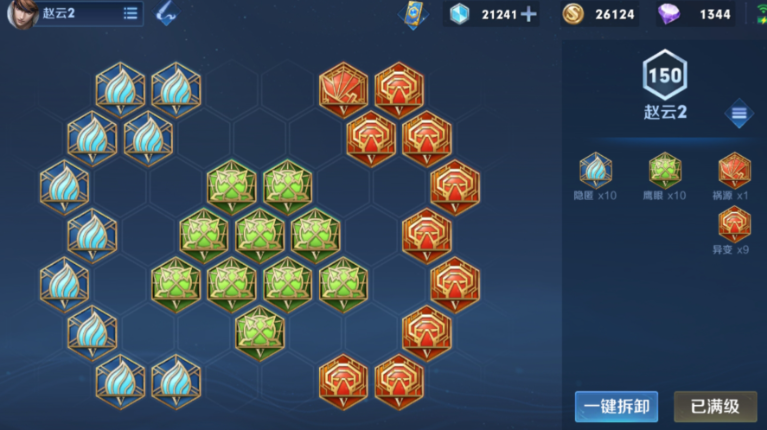This screenshot has width=767, height=430.
Task: Tap the purple diamond currency icon
Action: pyautogui.click(x=669, y=14)
